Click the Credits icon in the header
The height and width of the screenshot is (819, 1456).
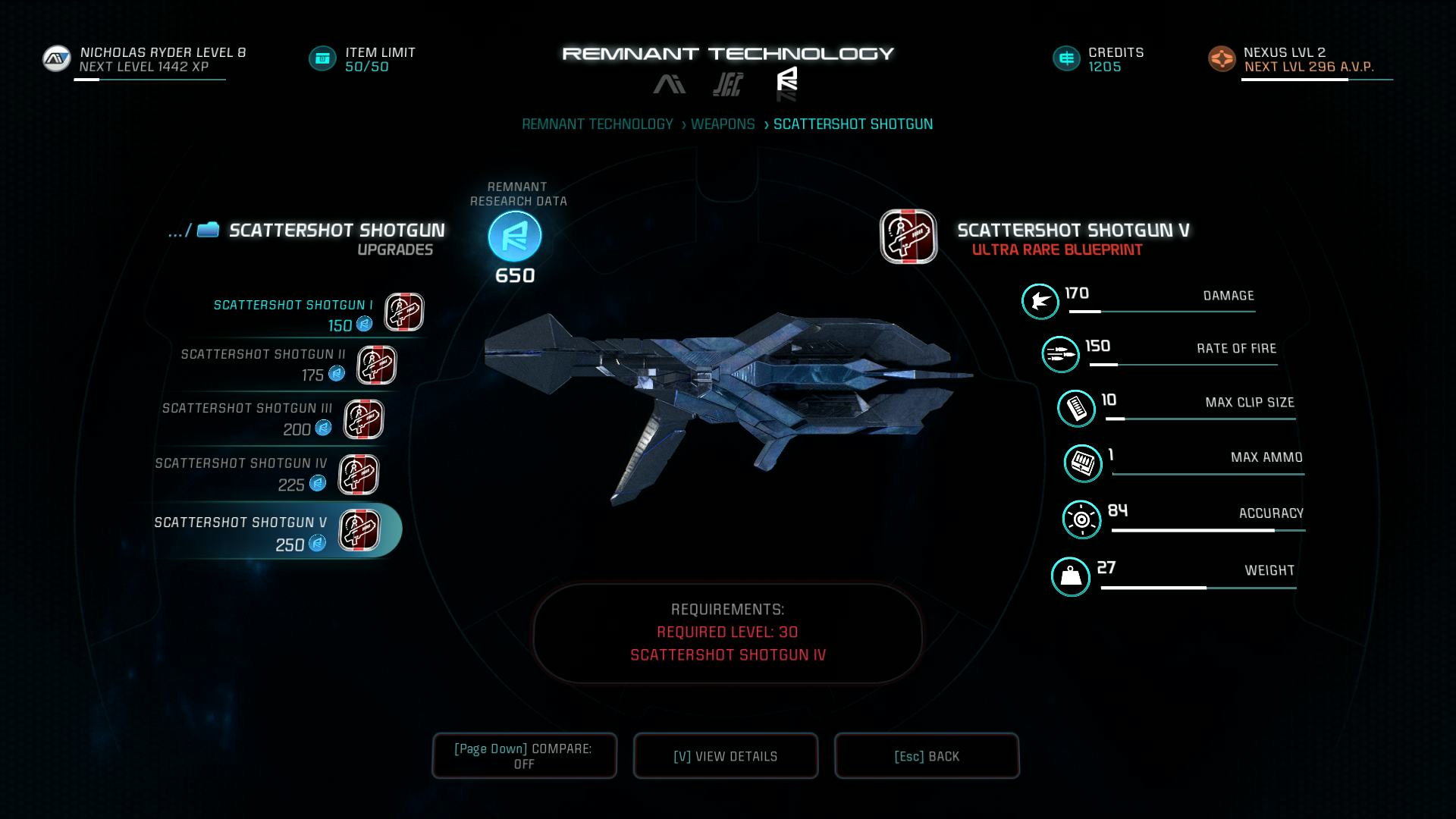1065,57
